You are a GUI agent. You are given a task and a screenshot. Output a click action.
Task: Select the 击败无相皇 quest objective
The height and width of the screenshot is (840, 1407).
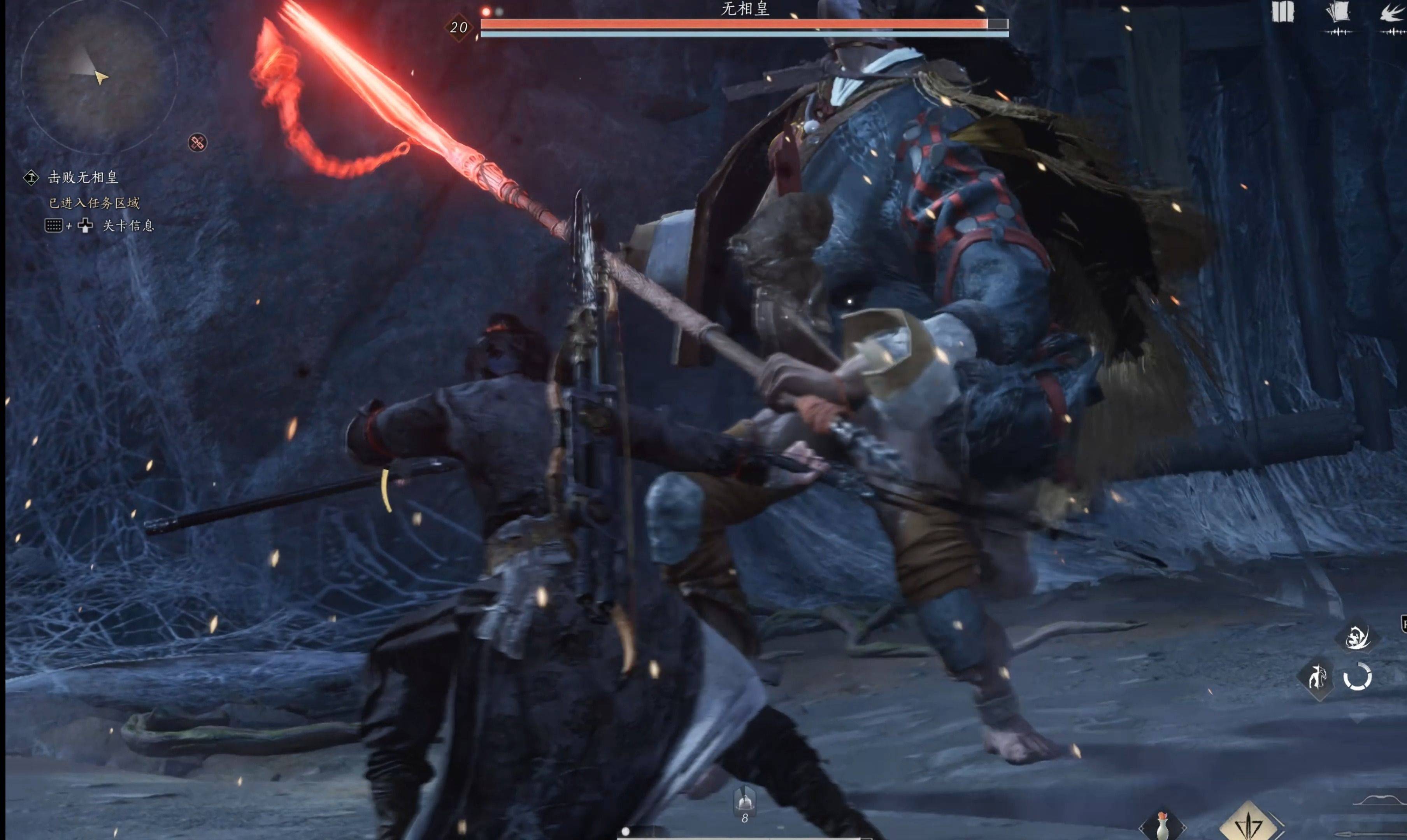point(82,178)
